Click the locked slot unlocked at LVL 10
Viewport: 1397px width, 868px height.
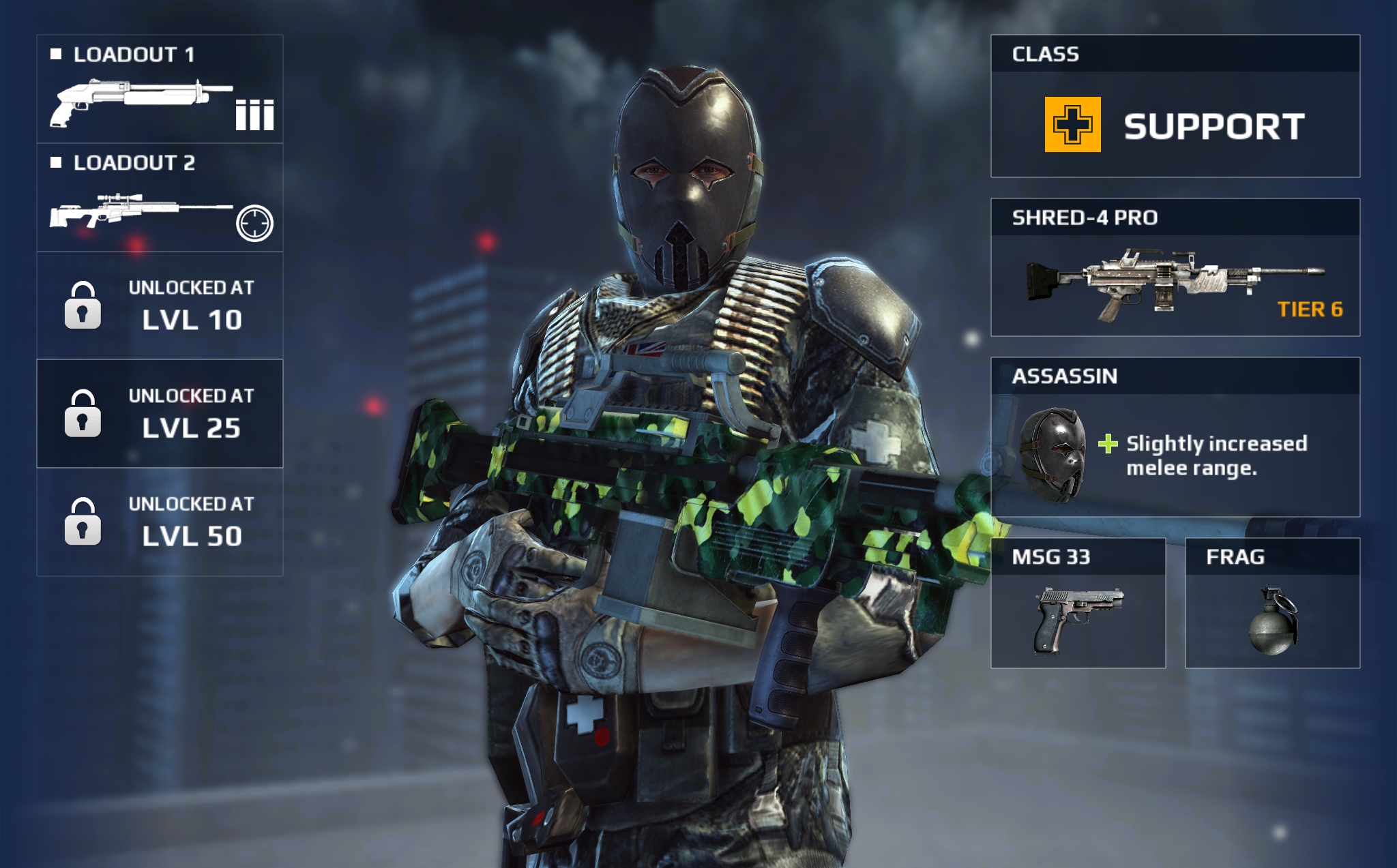[160, 305]
